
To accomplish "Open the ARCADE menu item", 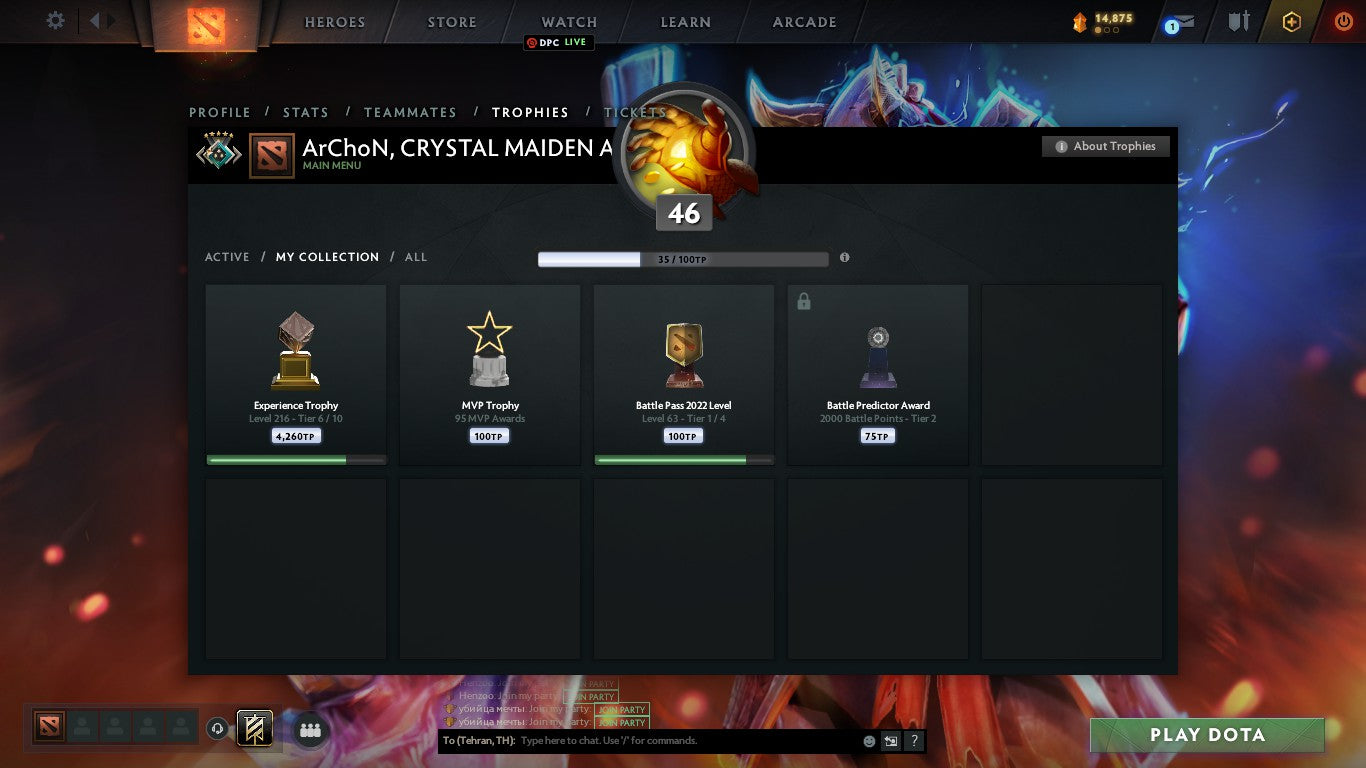I will 804,21.
